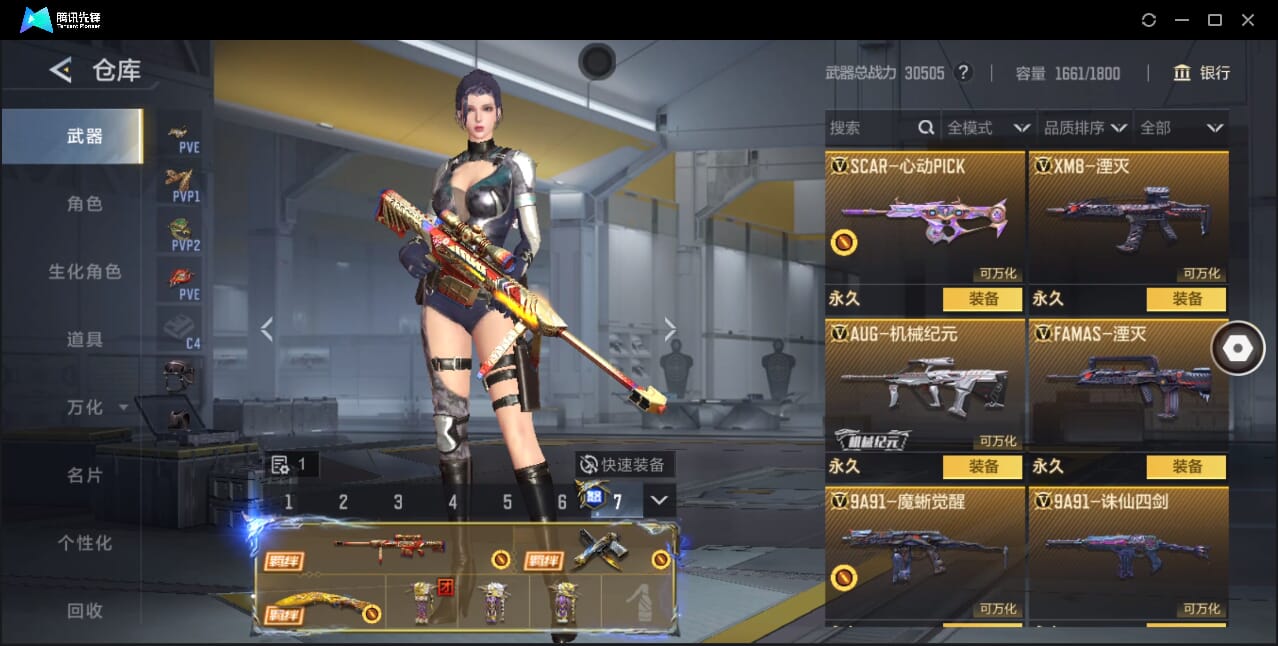Screen dimensions: 1278x646
Task: Maximize the Tencent emulator window
Action: pos(1215,20)
